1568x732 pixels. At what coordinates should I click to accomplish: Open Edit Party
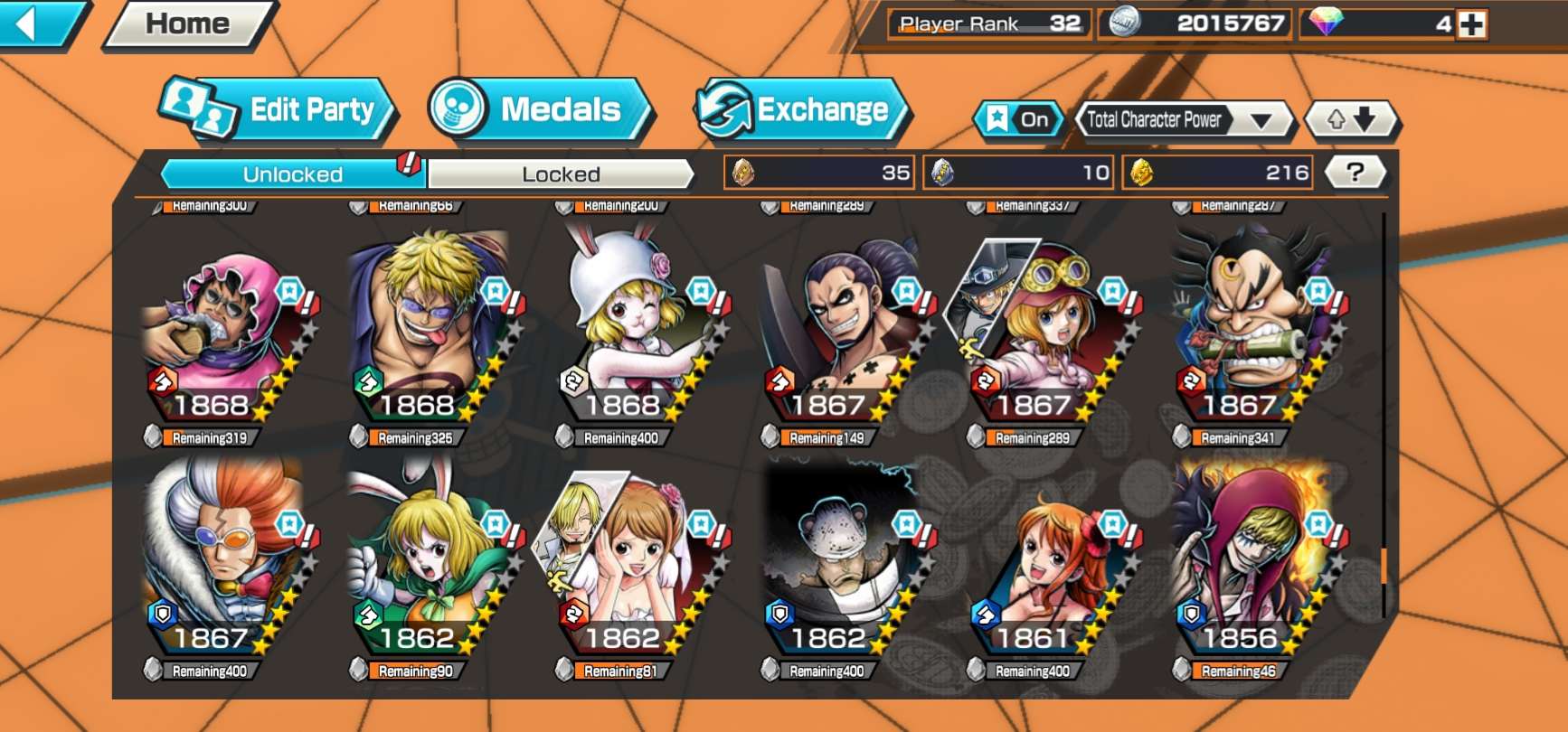click(280, 110)
